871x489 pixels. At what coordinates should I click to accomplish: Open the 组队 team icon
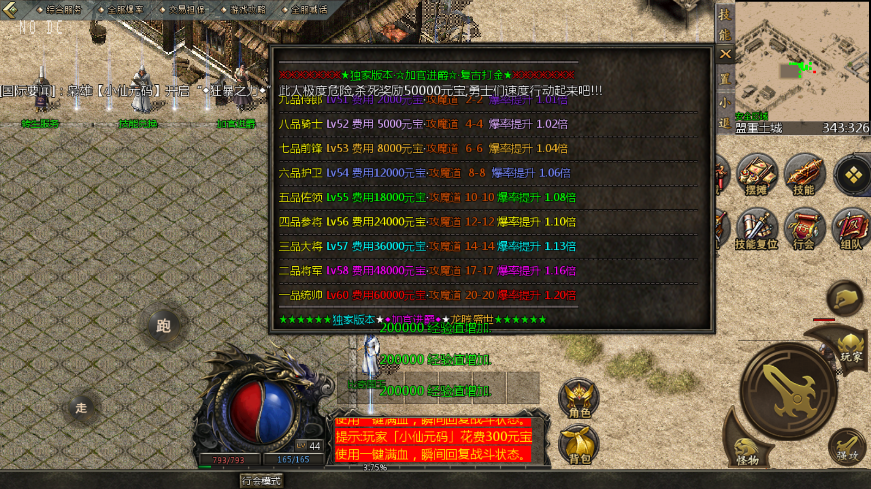coord(851,228)
